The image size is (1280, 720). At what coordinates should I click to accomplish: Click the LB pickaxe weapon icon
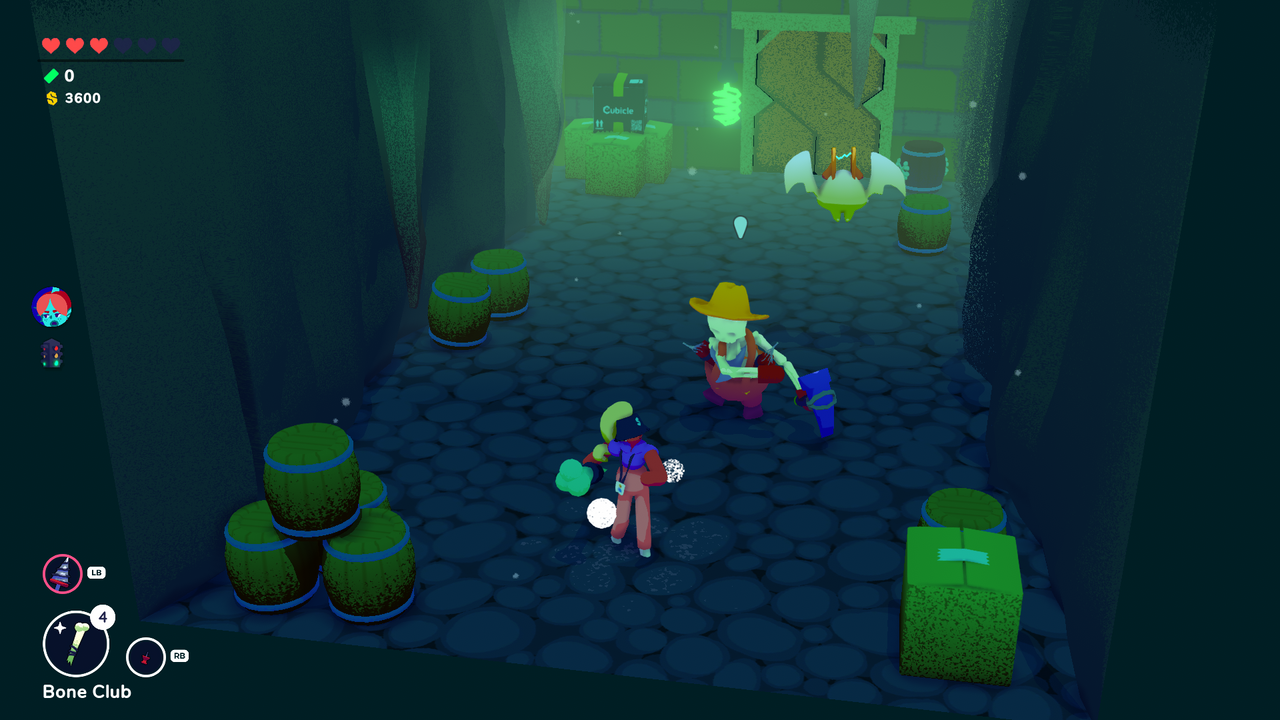pos(62,573)
